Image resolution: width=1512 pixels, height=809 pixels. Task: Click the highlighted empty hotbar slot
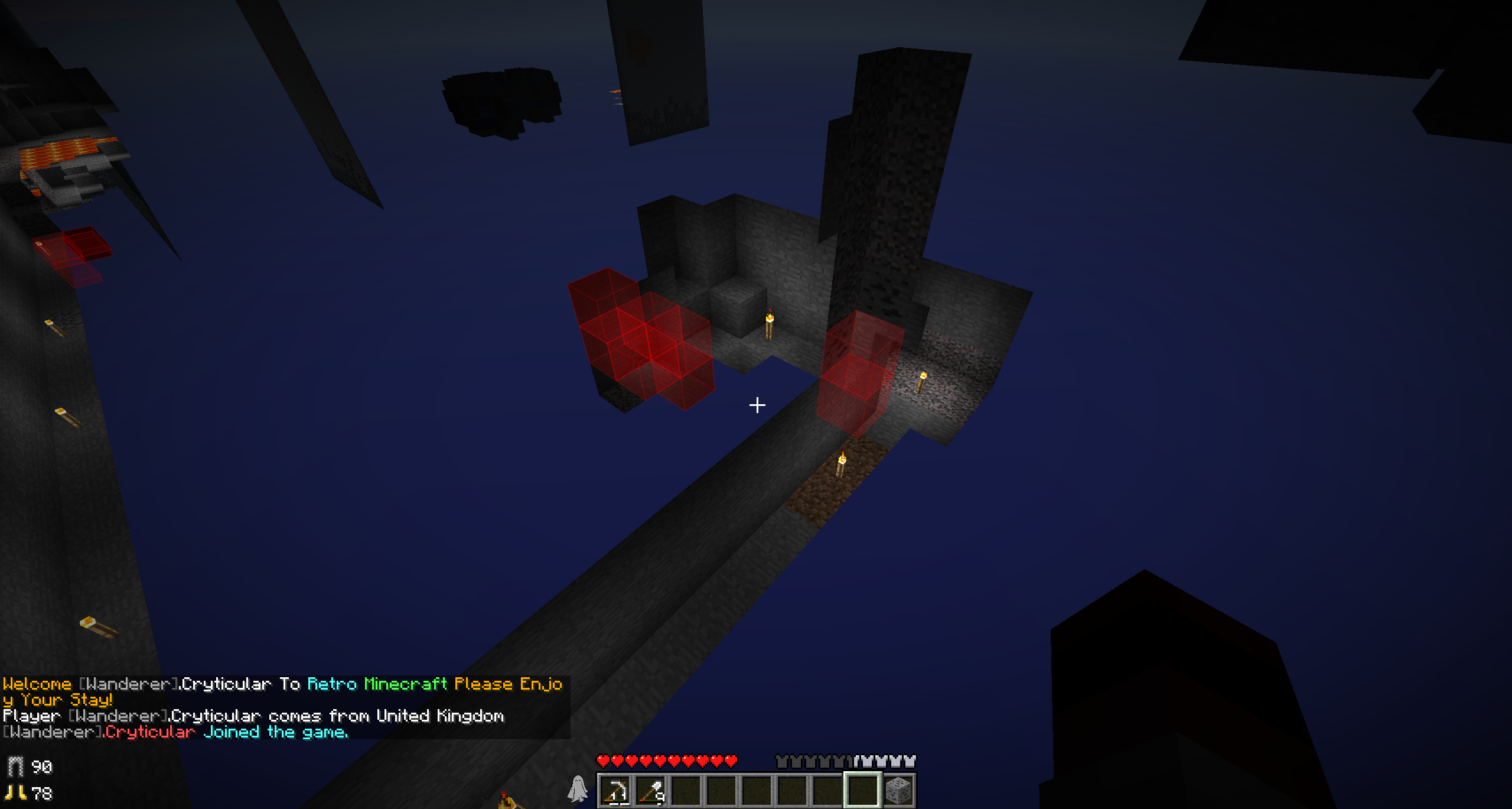(862, 790)
